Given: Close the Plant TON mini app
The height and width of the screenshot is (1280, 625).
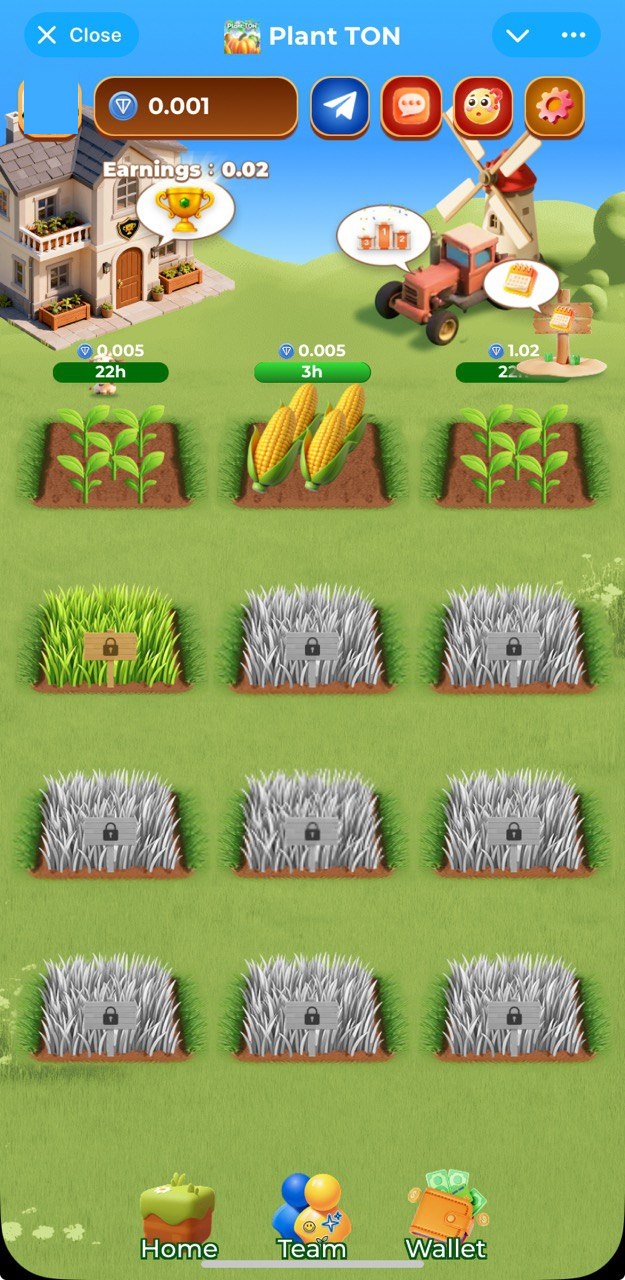Looking at the screenshot, I should click(80, 35).
